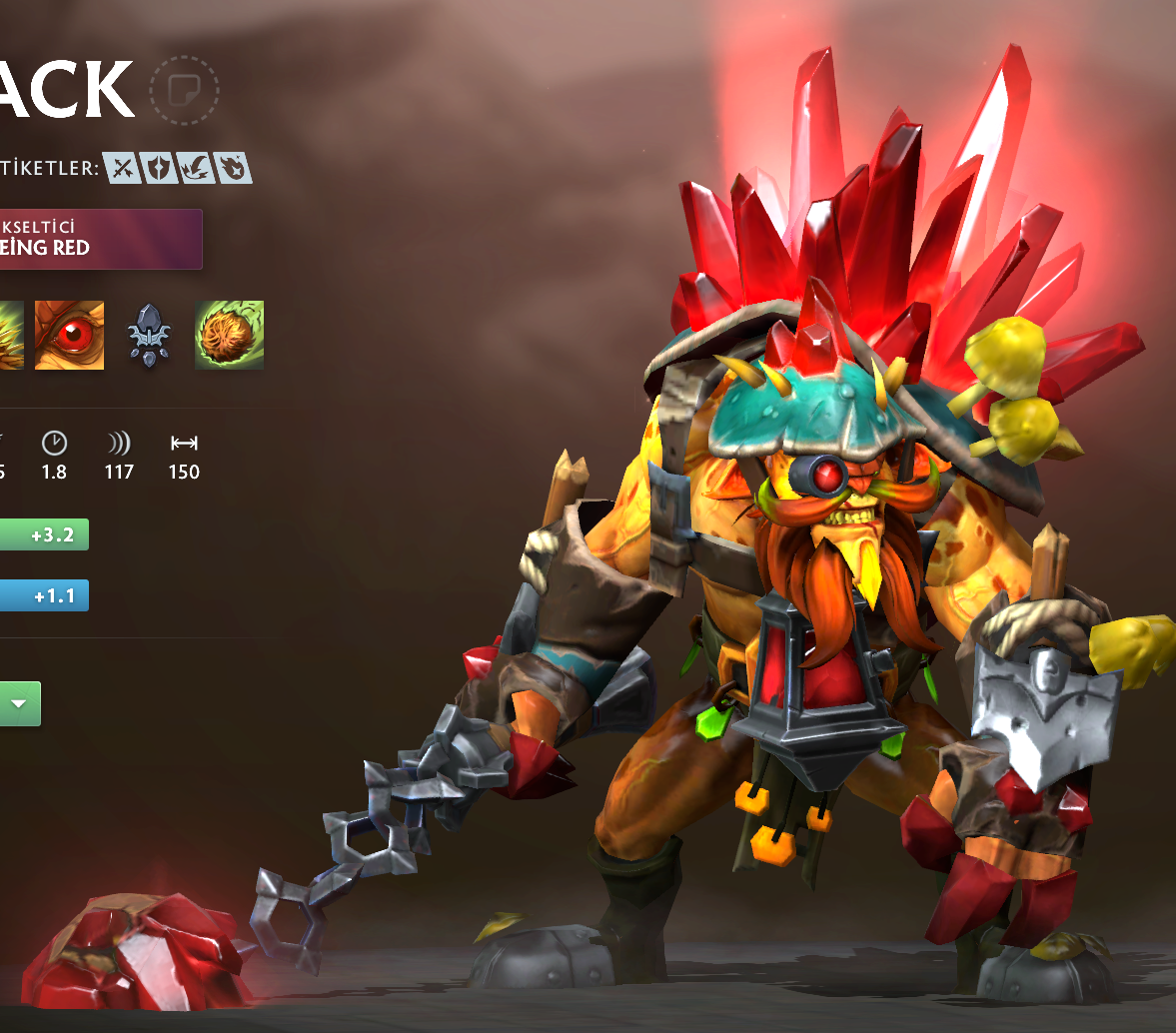Viewport: 1176px width, 1033px height.
Task: Click the shield role tag
Action: tap(158, 169)
